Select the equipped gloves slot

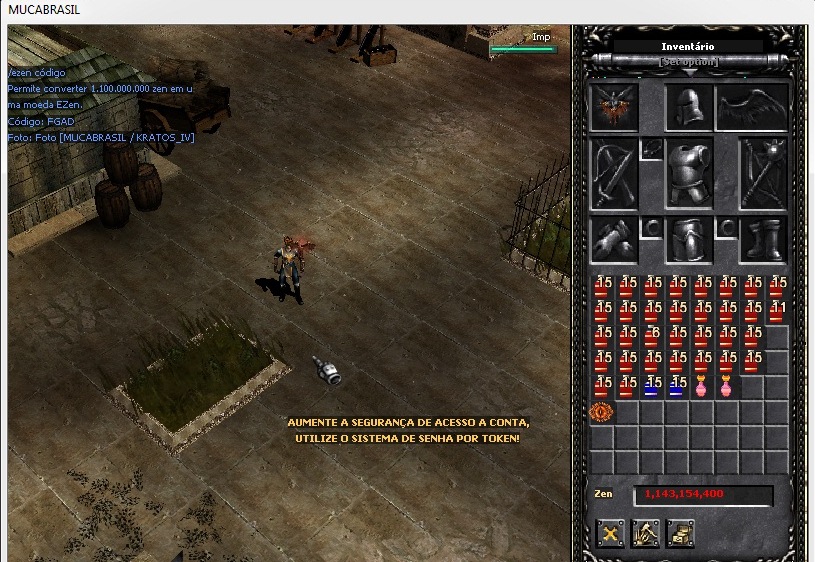(x=614, y=240)
